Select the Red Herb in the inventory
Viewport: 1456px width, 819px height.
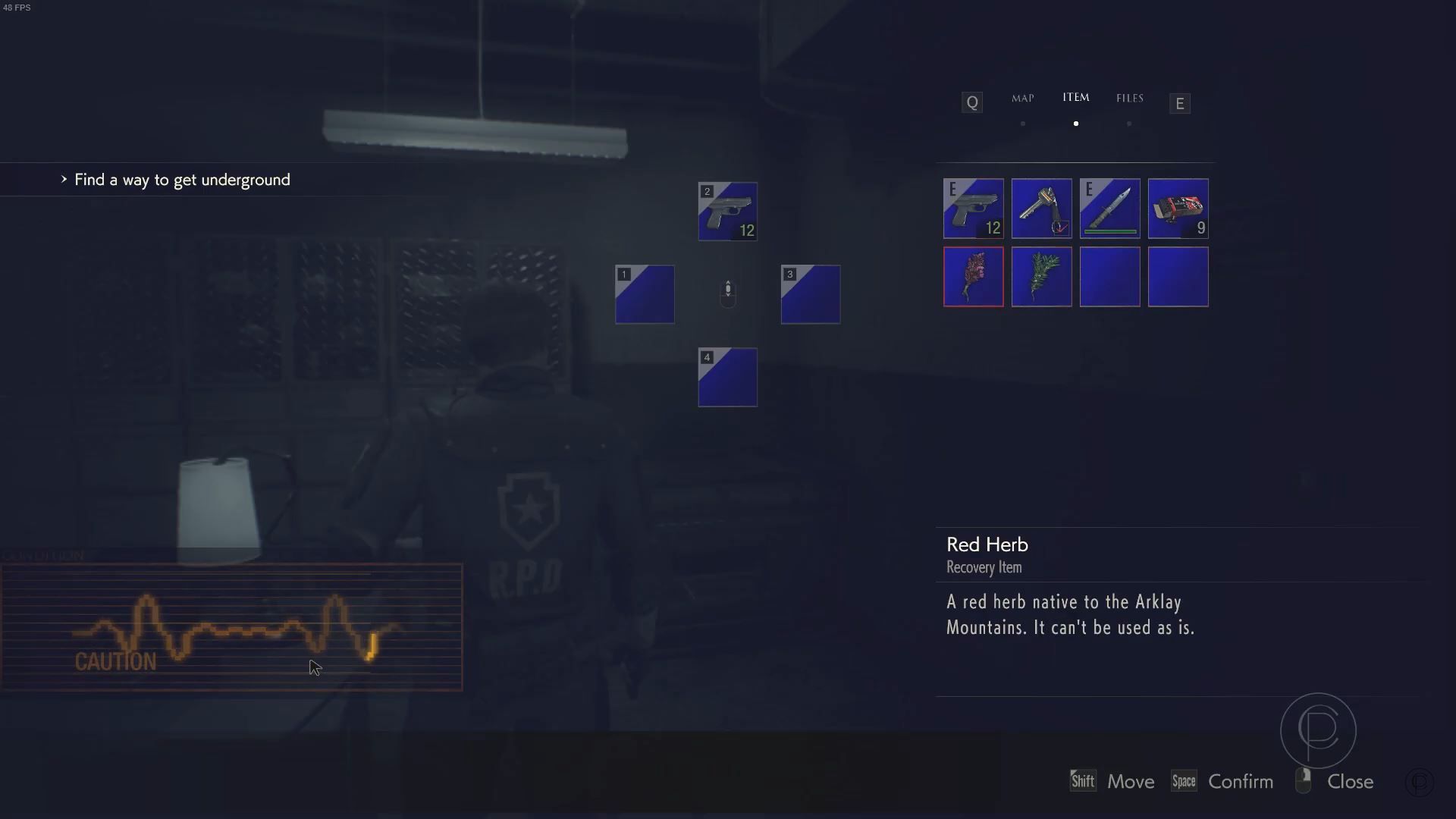point(973,277)
